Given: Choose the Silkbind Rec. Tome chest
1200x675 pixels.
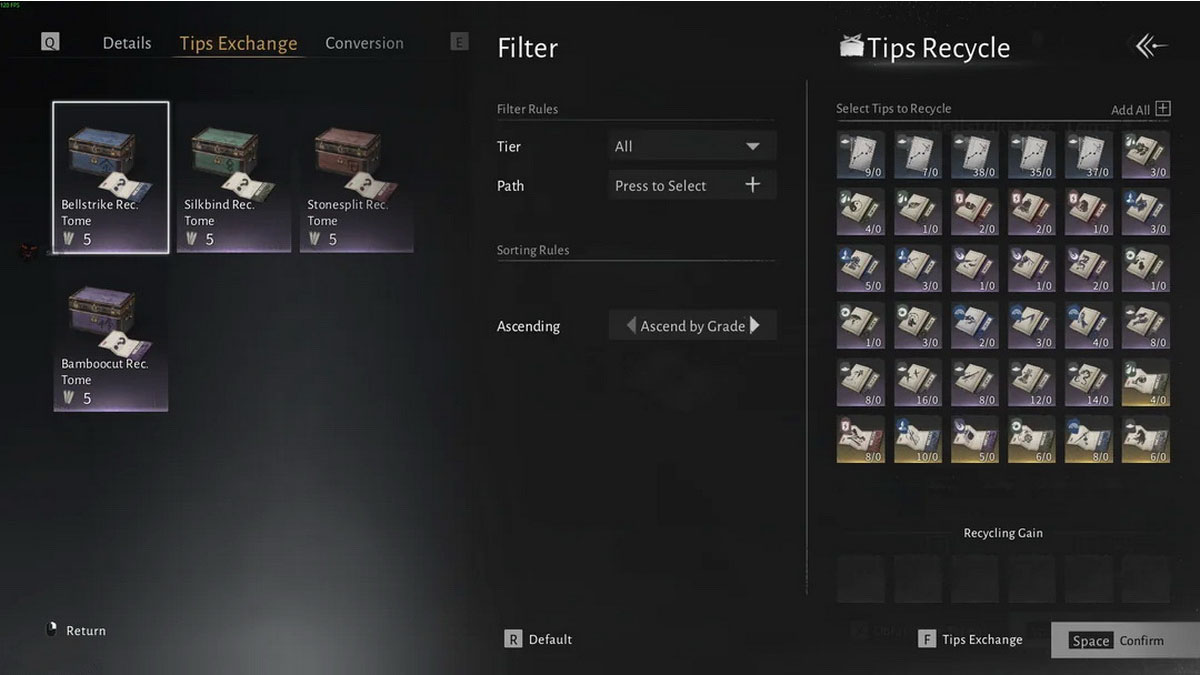Looking at the screenshot, I should [x=234, y=177].
